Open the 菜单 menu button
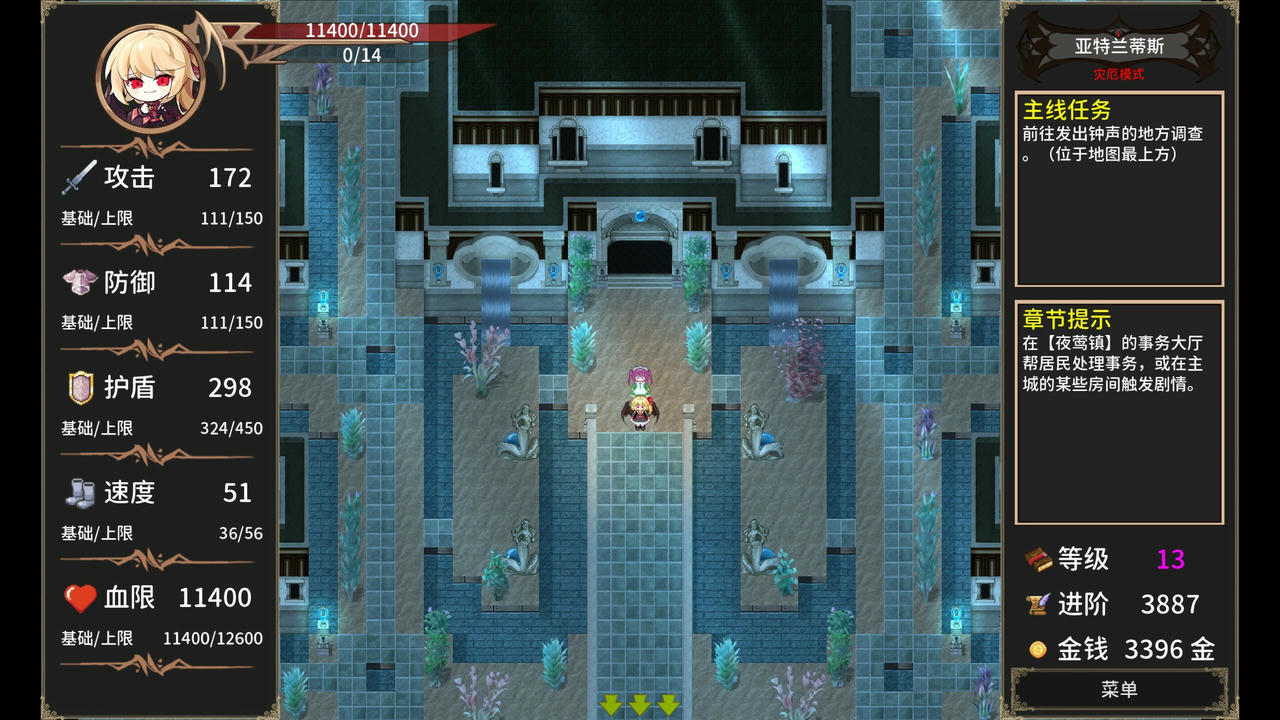The height and width of the screenshot is (720, 1280). tap(1119, 690)
